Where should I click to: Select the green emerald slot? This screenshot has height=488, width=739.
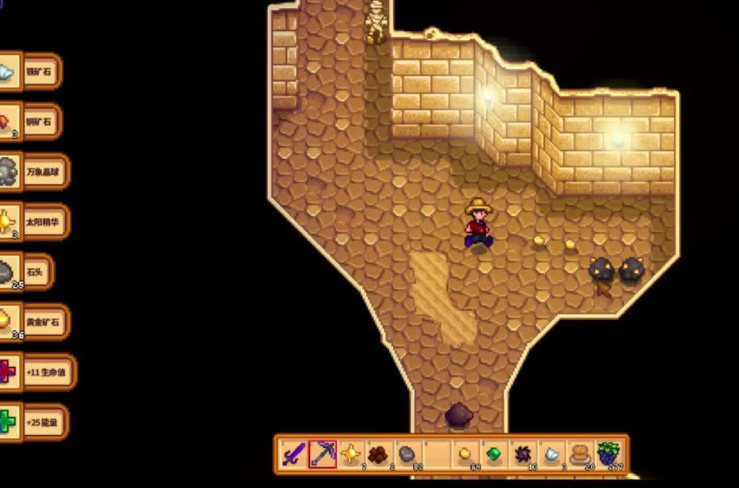(494, 454)
